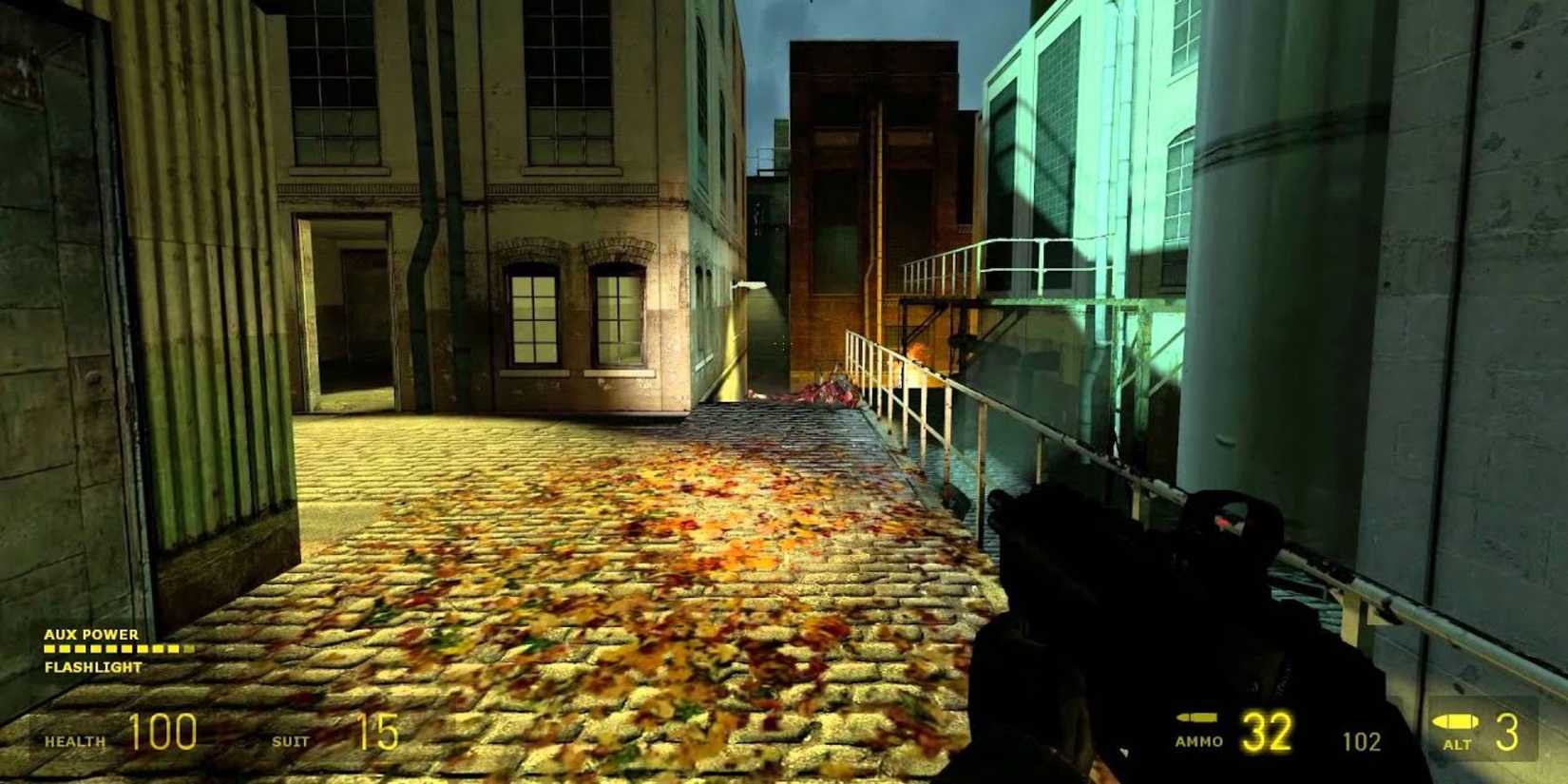Select the ALT label text

1459,744
